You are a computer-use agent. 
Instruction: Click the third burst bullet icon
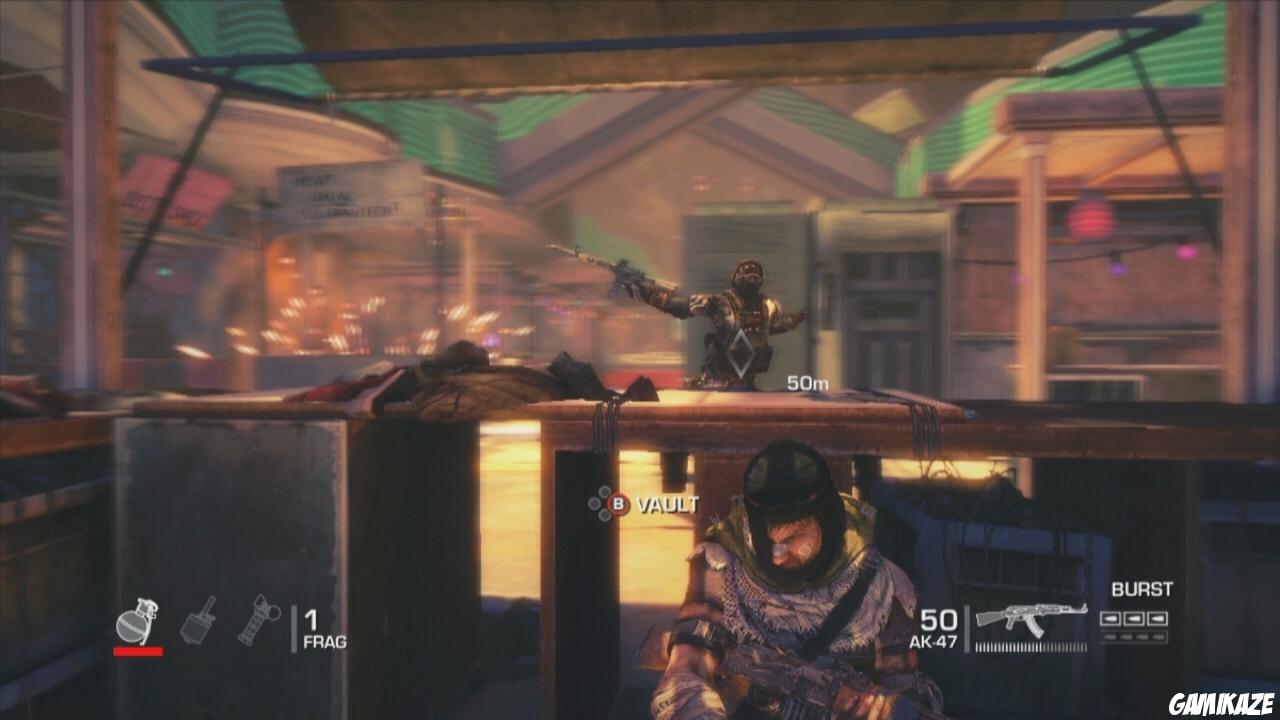[x=1156, y=619]
